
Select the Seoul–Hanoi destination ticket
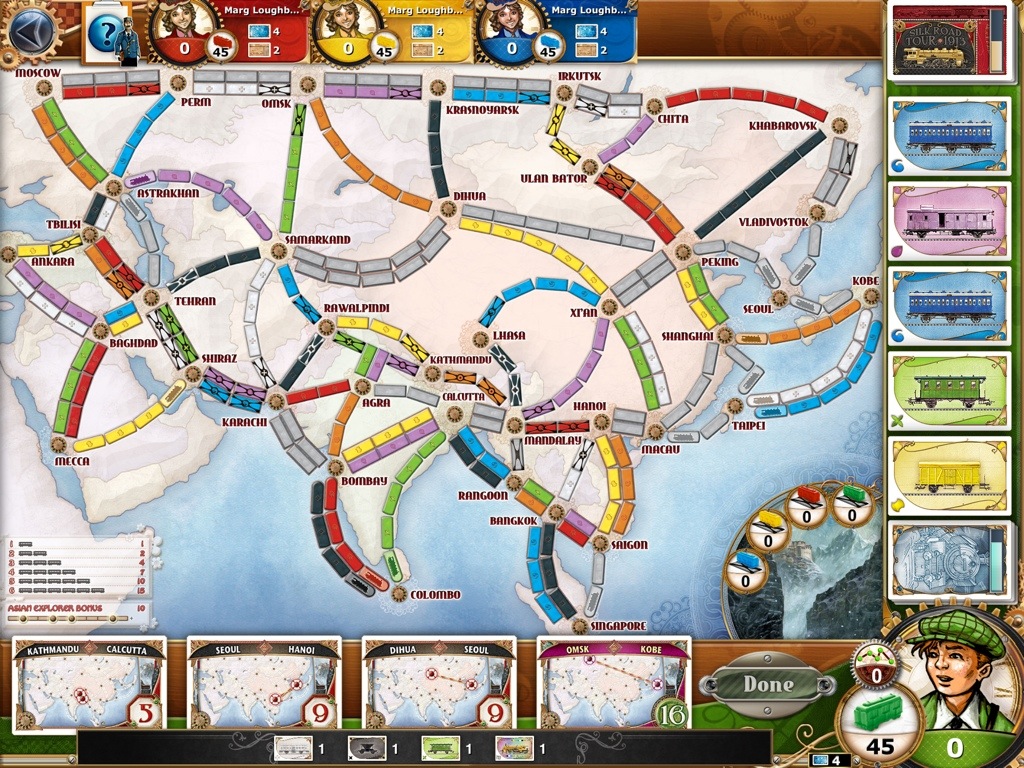coord(263,684)
